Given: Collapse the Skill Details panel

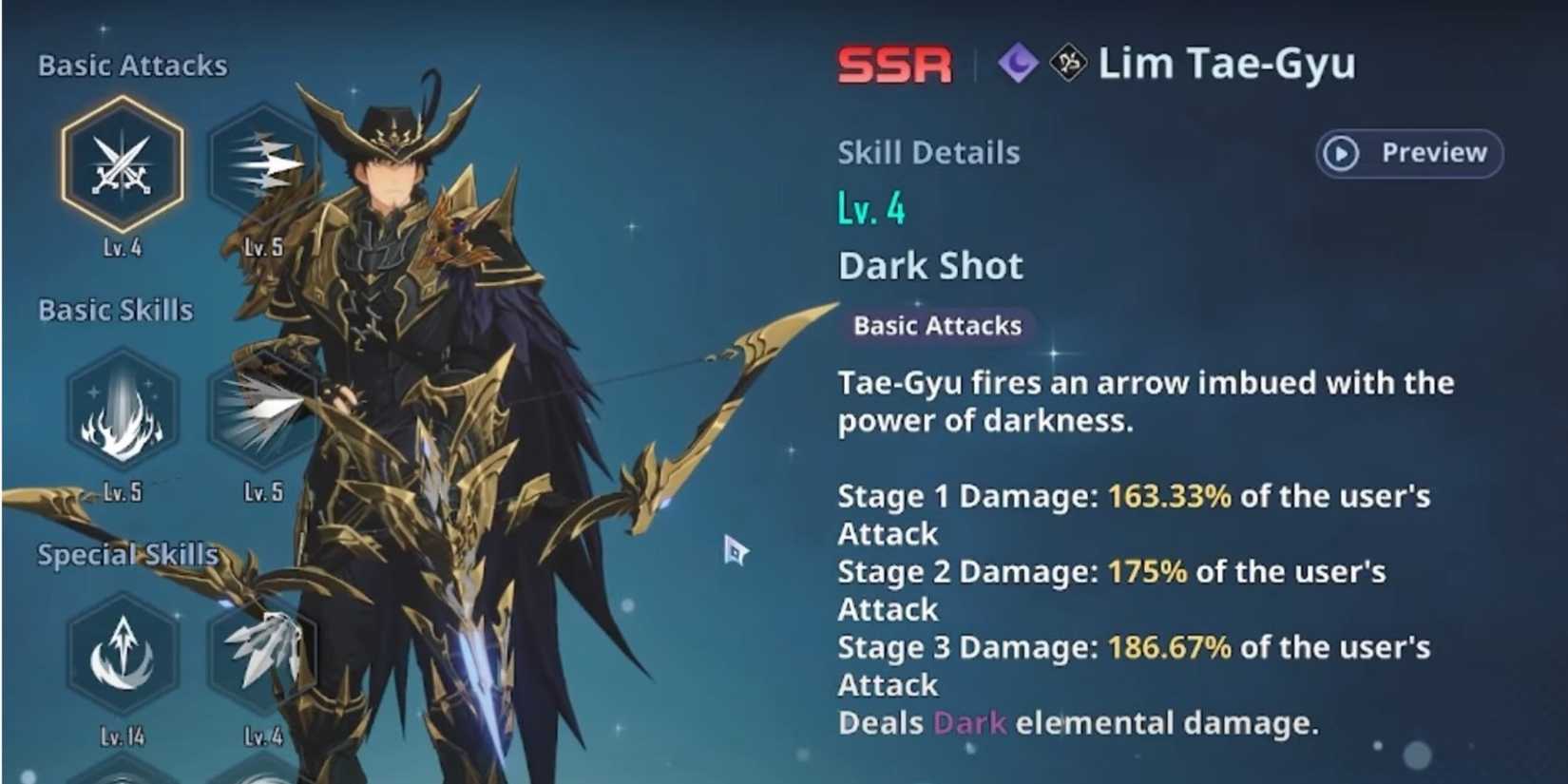Looking at the screenshot, I should 928,152.
